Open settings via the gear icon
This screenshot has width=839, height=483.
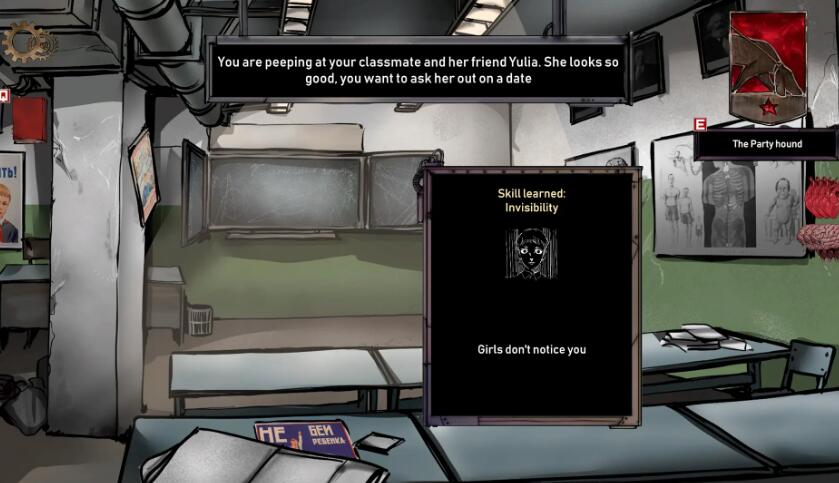point(25,42)
